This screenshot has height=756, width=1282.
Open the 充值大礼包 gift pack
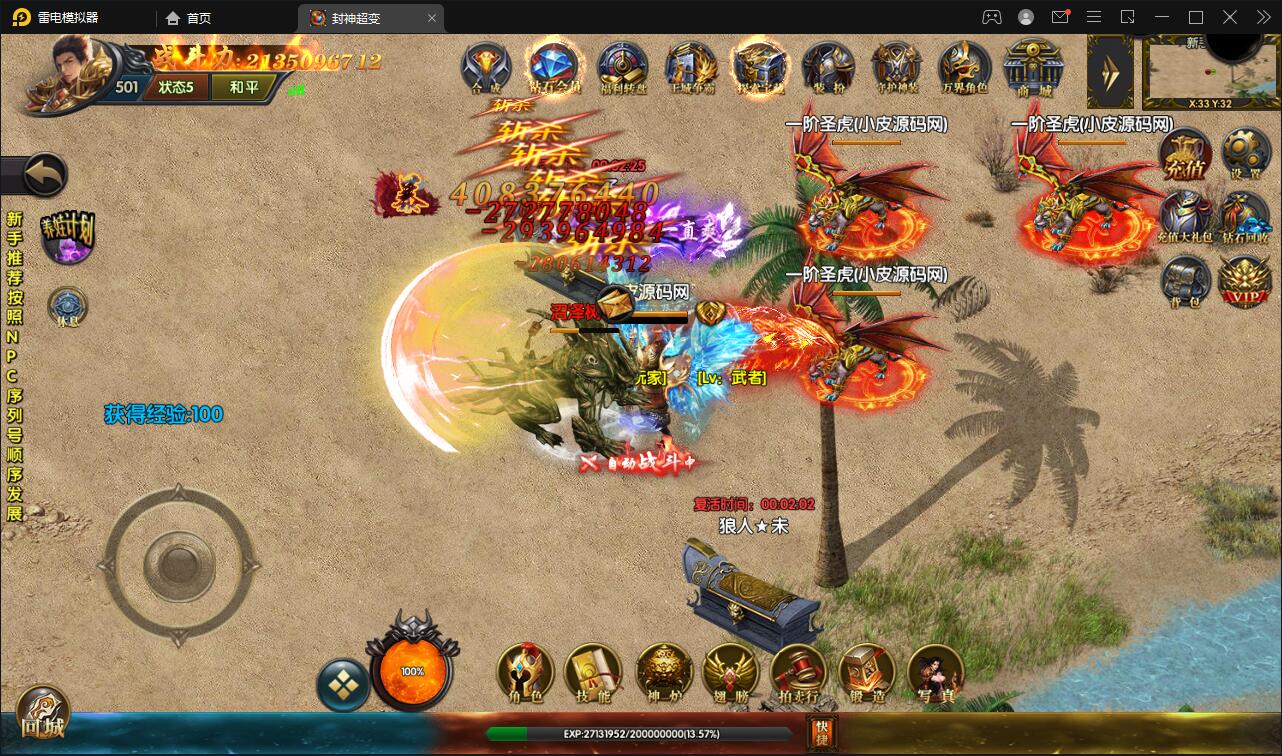tap(1186, 218)
